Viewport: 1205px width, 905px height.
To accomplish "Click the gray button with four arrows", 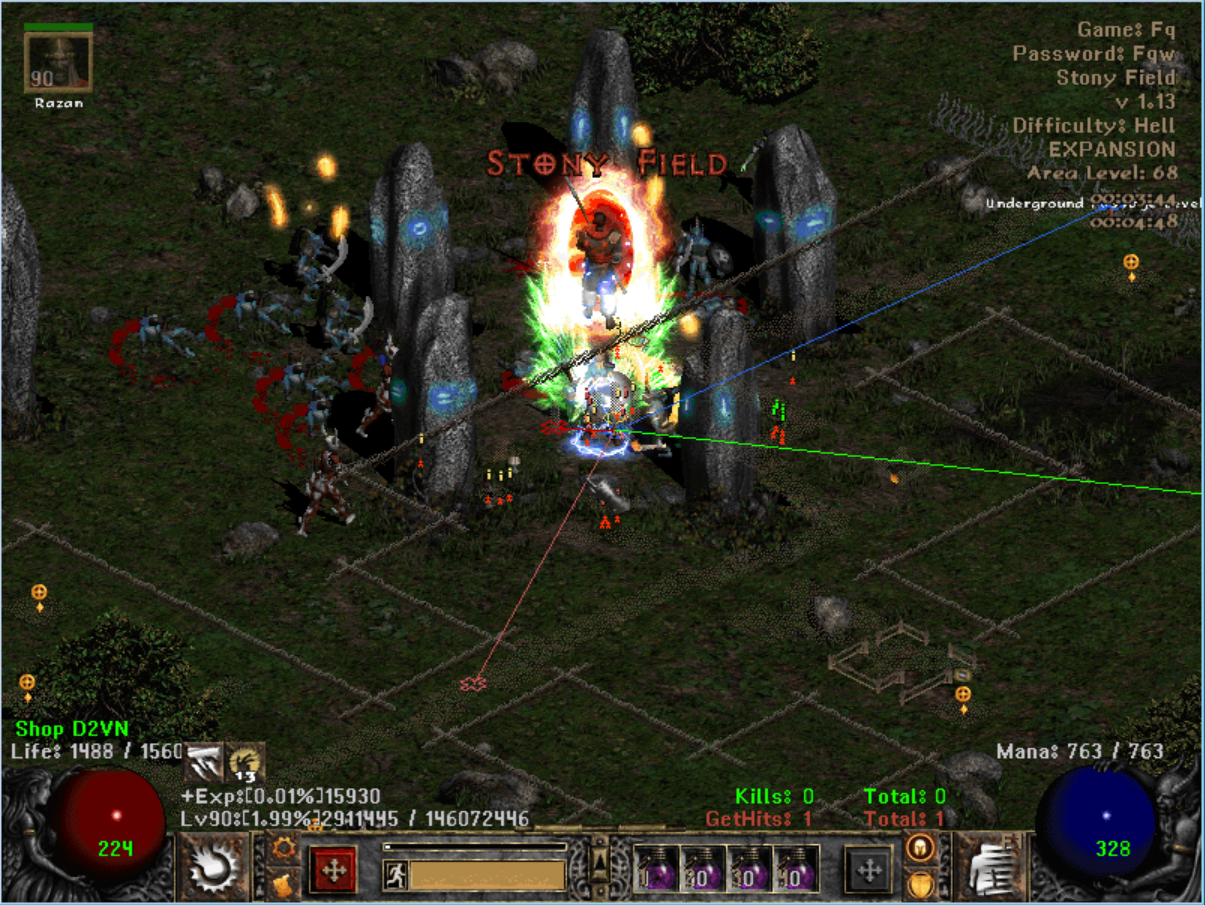I will (x=869, y=870).
